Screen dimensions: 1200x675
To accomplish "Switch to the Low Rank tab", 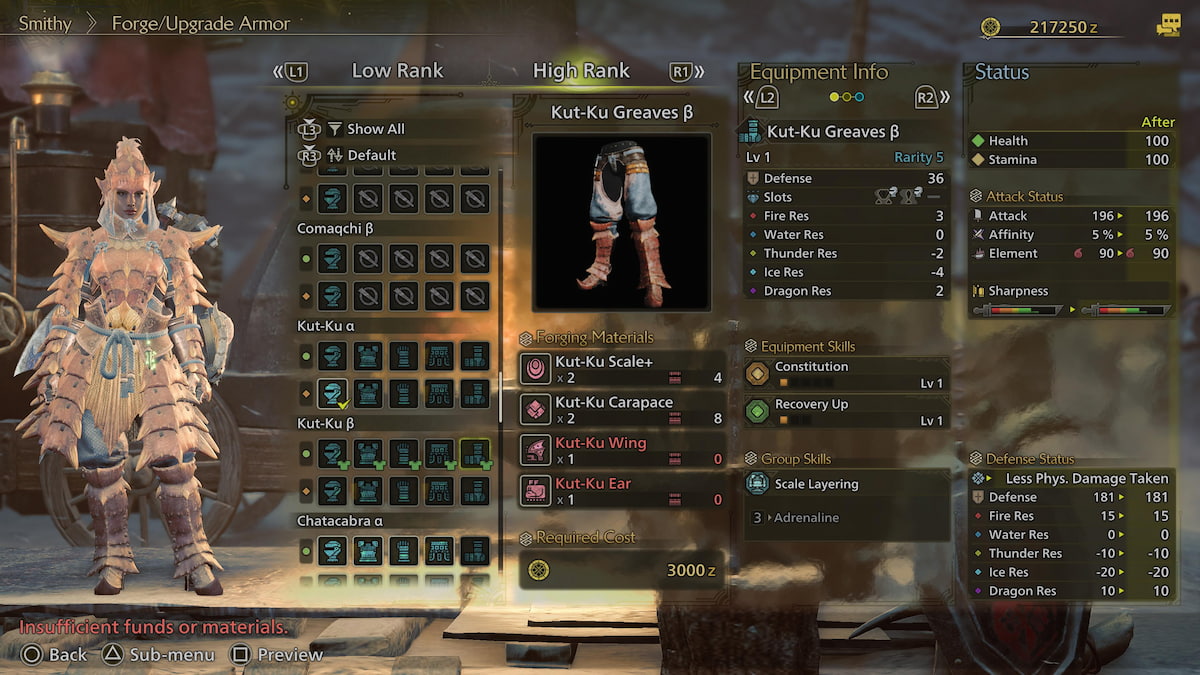I will click(x=397, y=71).
